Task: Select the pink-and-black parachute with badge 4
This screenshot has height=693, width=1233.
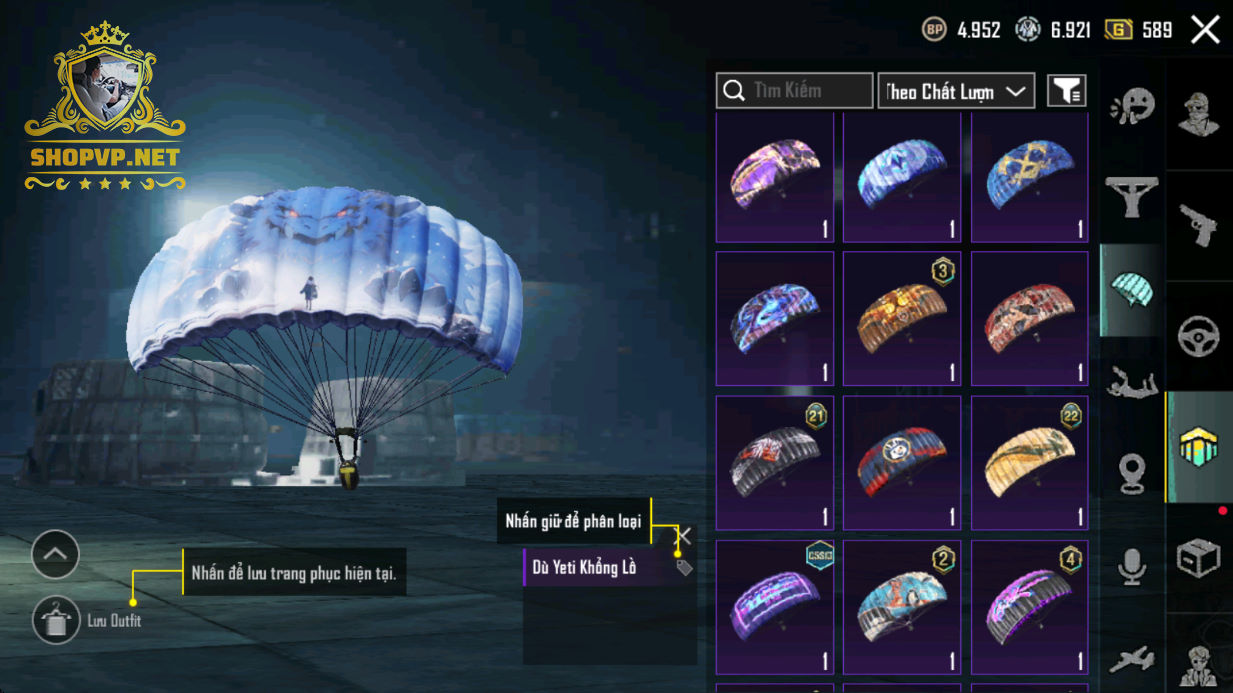Action: [1029, 606]
